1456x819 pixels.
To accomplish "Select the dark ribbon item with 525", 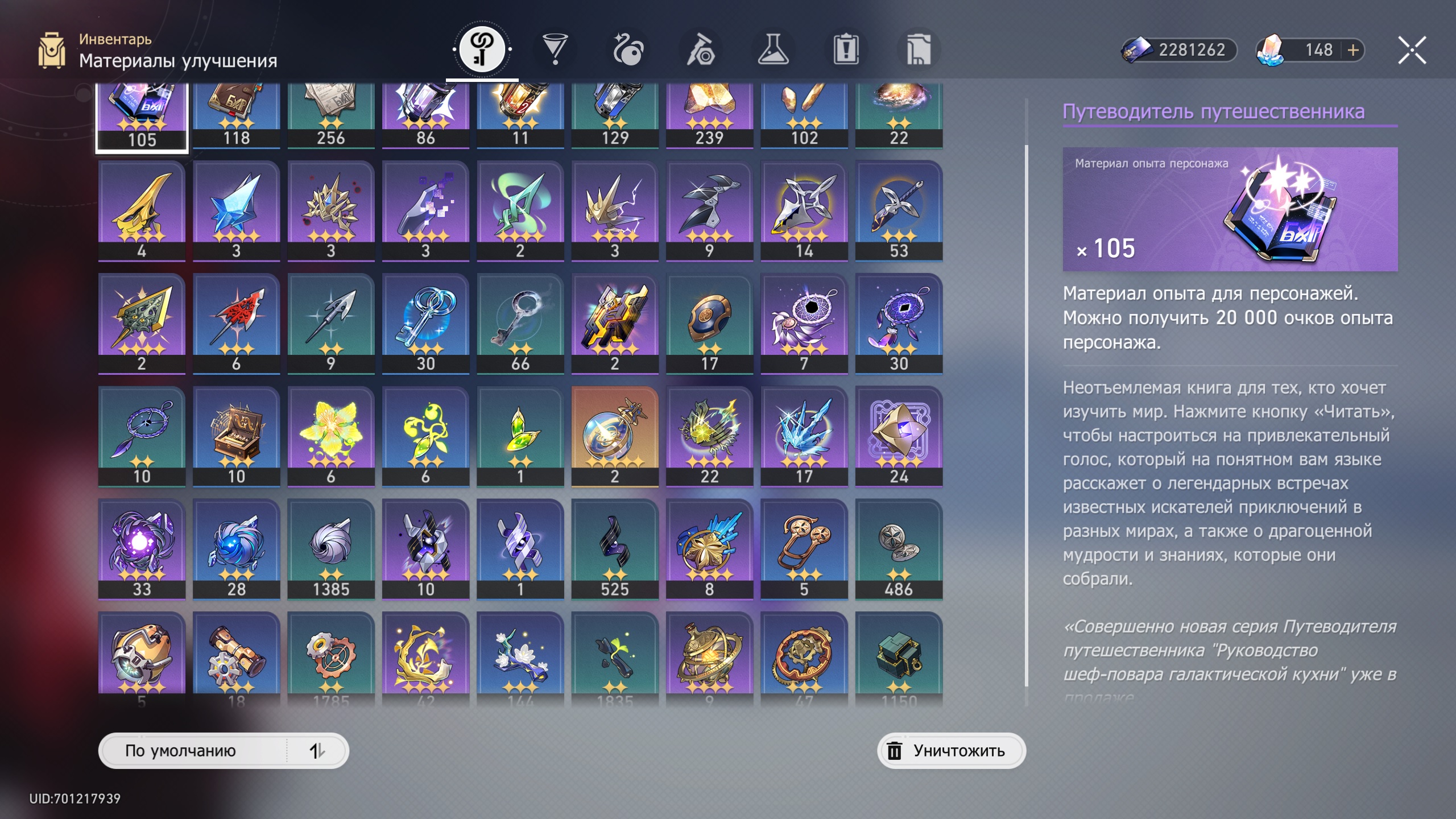I will (x=615, y=548).
